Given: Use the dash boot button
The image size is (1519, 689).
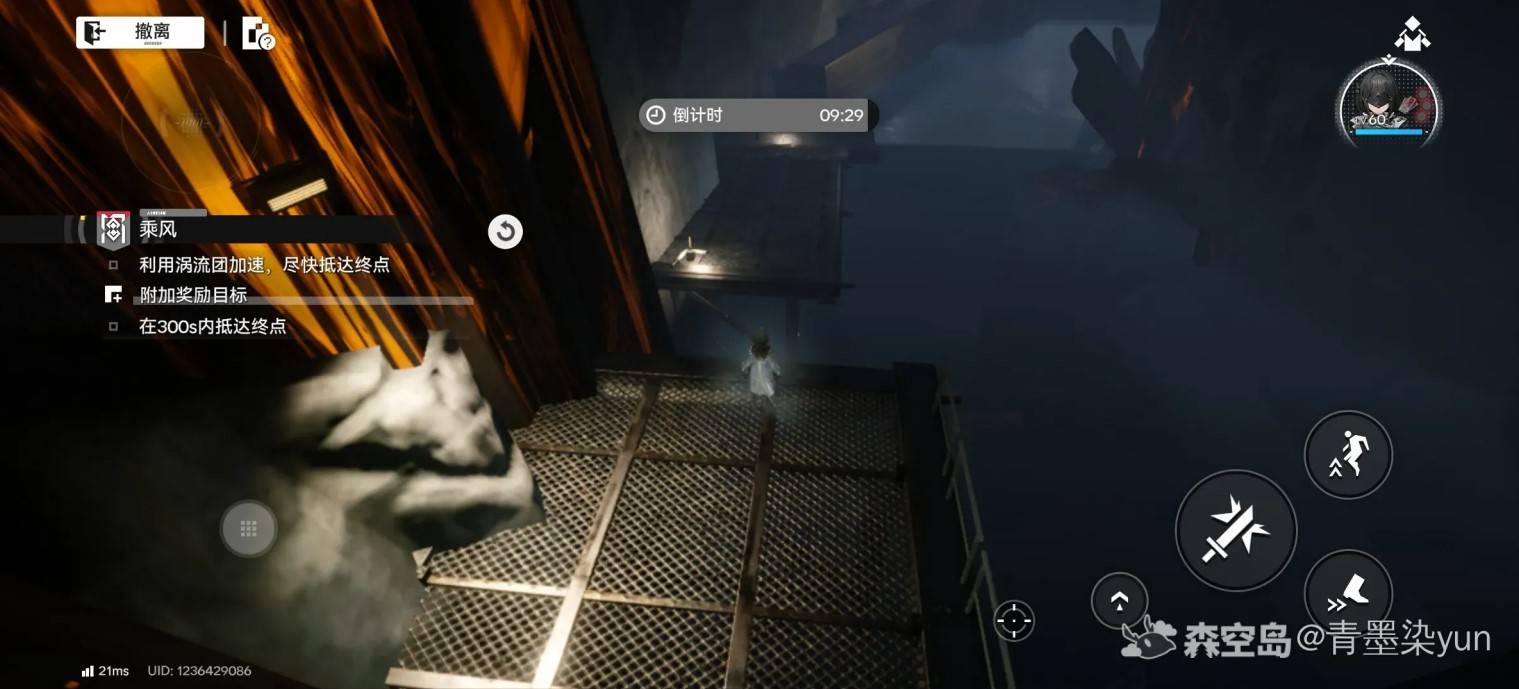Looking at the screenshot, I should (x=1348, y=593).
